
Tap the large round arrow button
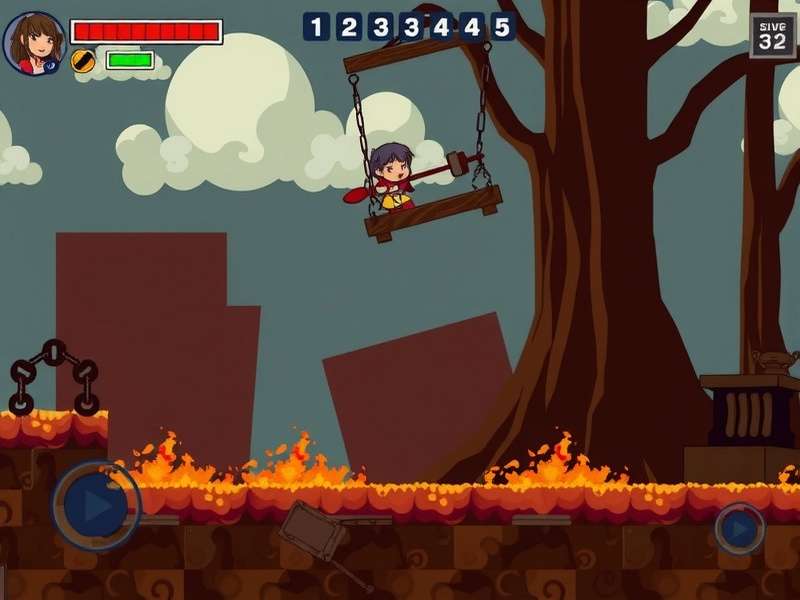click(x=96, y=506)
